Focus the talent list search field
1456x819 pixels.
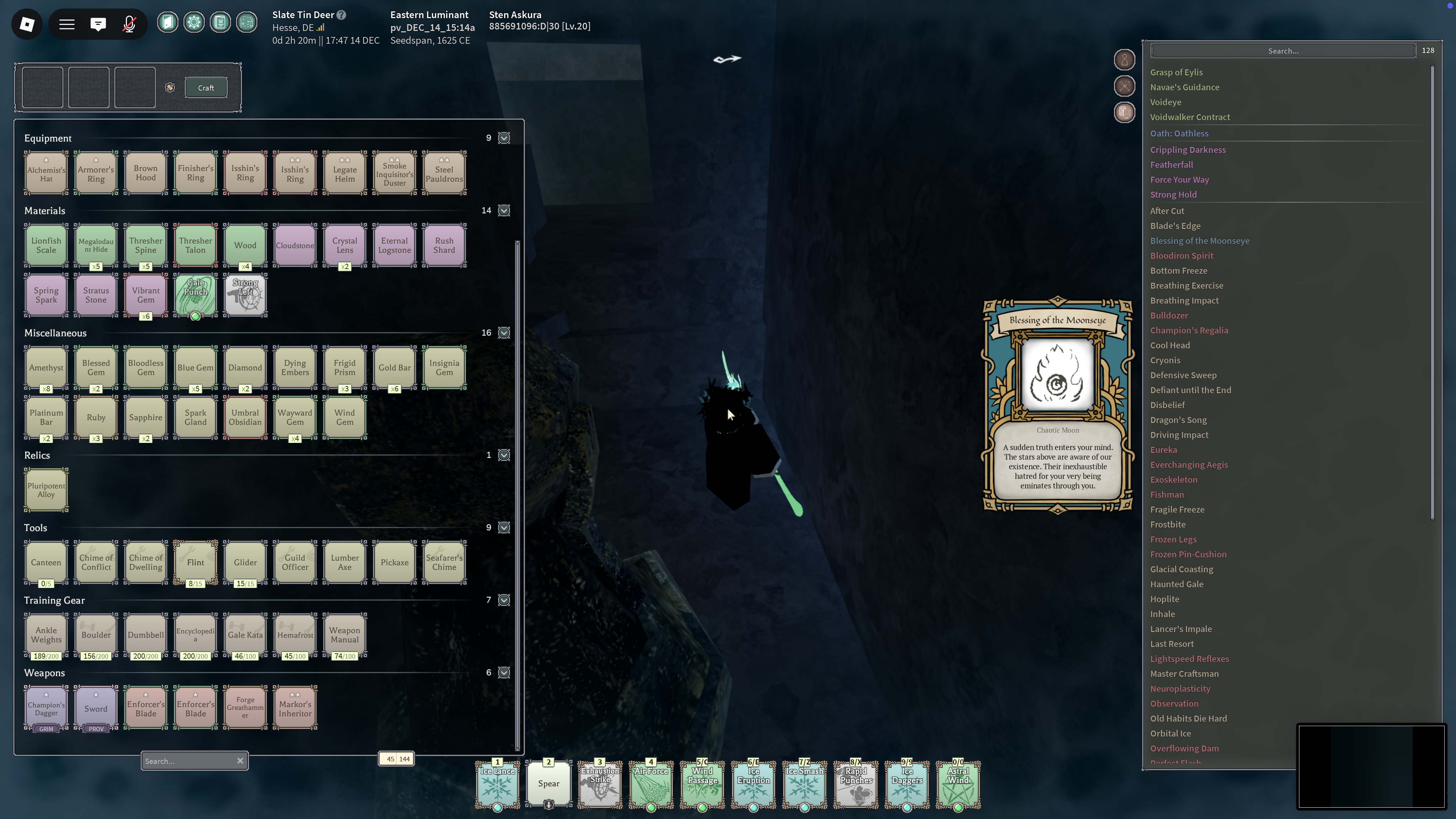[1283, 51]
